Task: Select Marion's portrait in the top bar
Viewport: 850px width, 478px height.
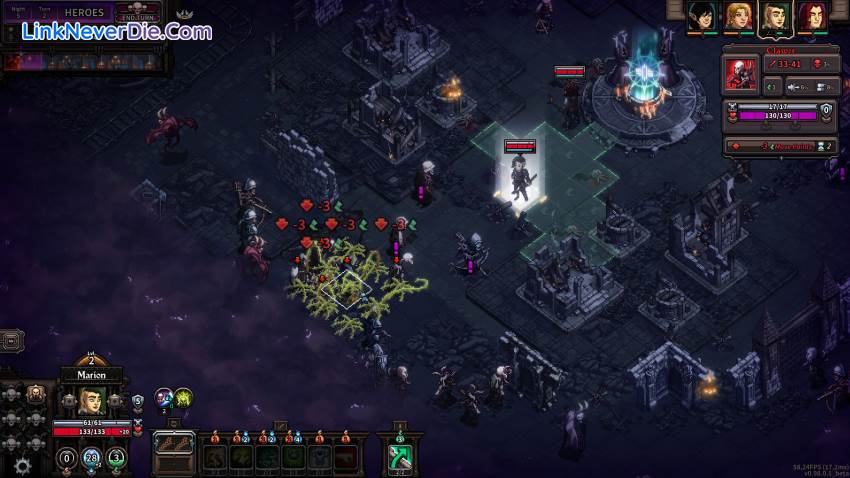Action: (773, 16)
